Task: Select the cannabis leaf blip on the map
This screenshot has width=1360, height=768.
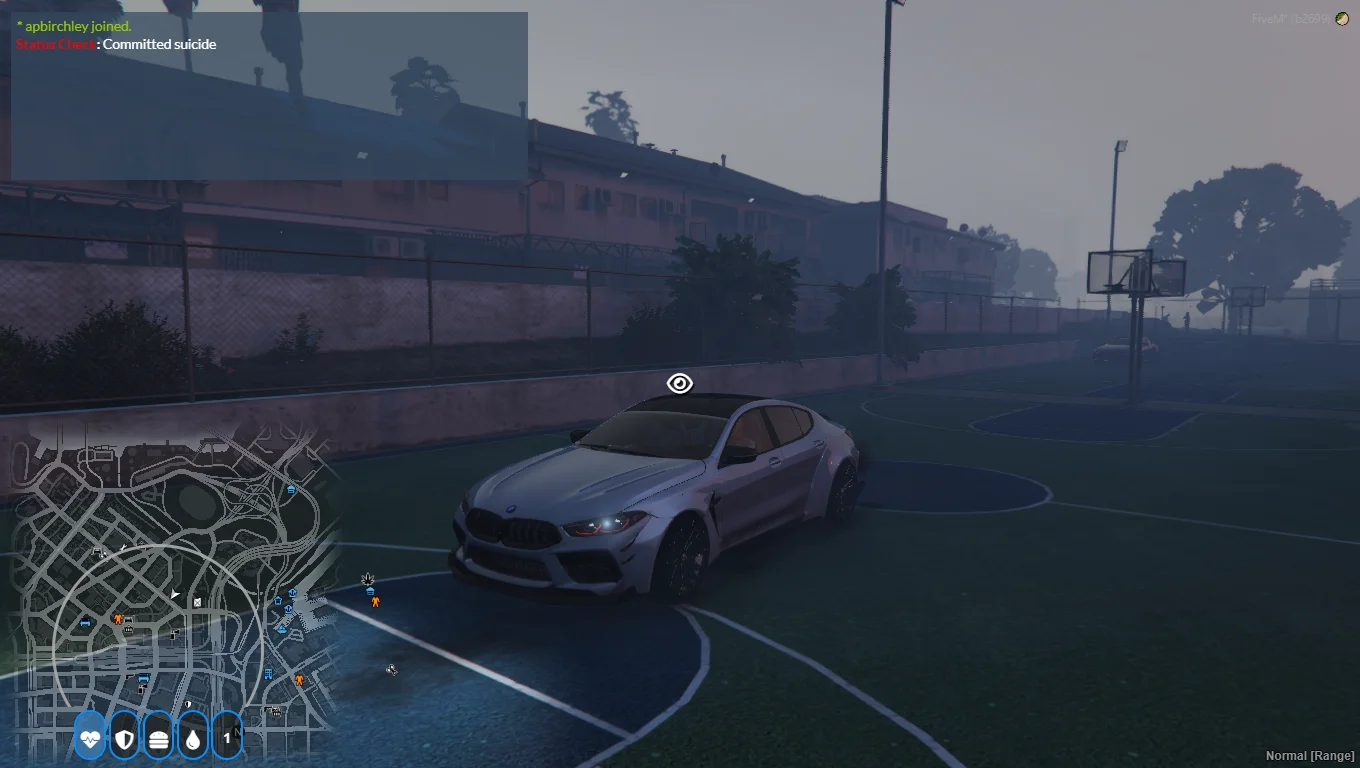Action: click(x=368, y=579)
